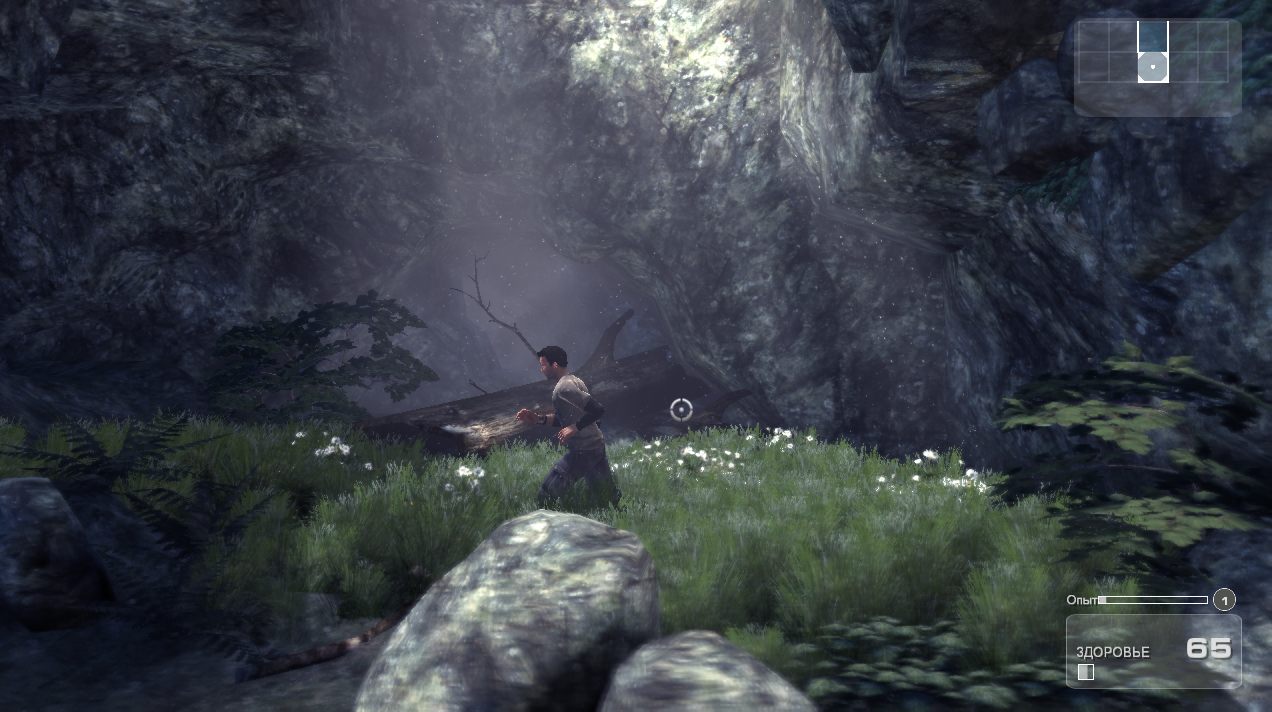The image size is (1272, 712).
Task: Click the minimap grid panel
Action: [1157, 66]
